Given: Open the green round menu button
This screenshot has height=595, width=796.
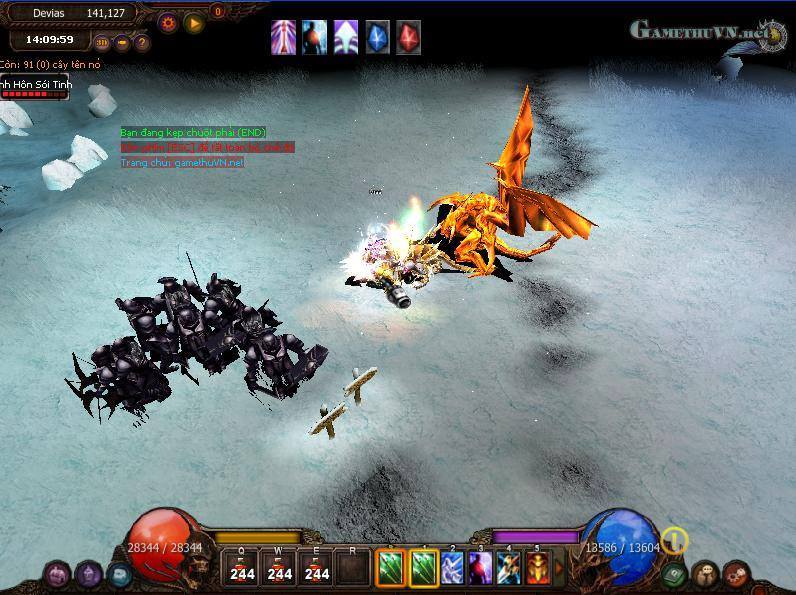Looking at the screenshot, I should (x=675, y=574).
